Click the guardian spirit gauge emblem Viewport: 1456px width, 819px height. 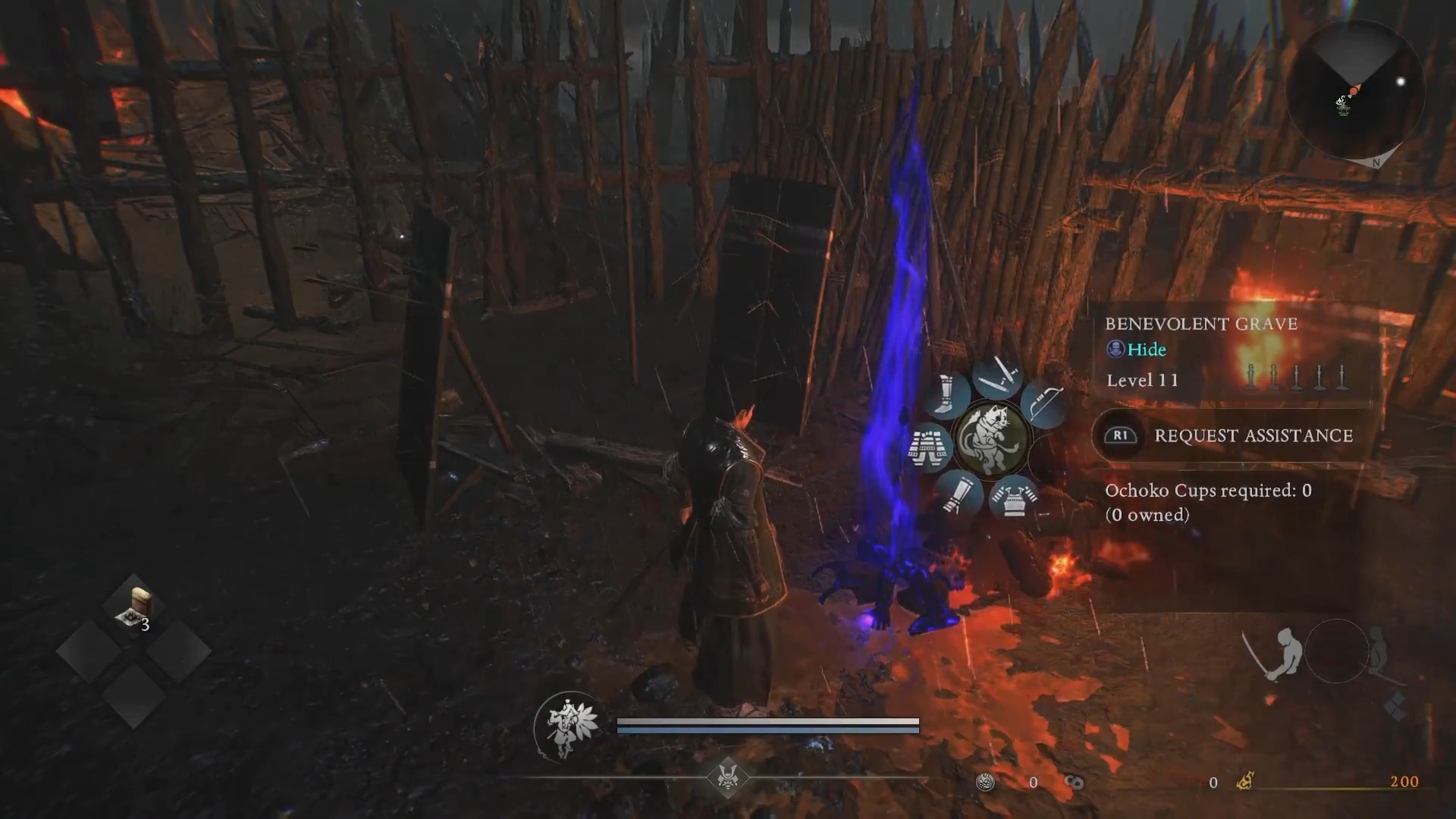pyautogui.click(x=567, y=725)
